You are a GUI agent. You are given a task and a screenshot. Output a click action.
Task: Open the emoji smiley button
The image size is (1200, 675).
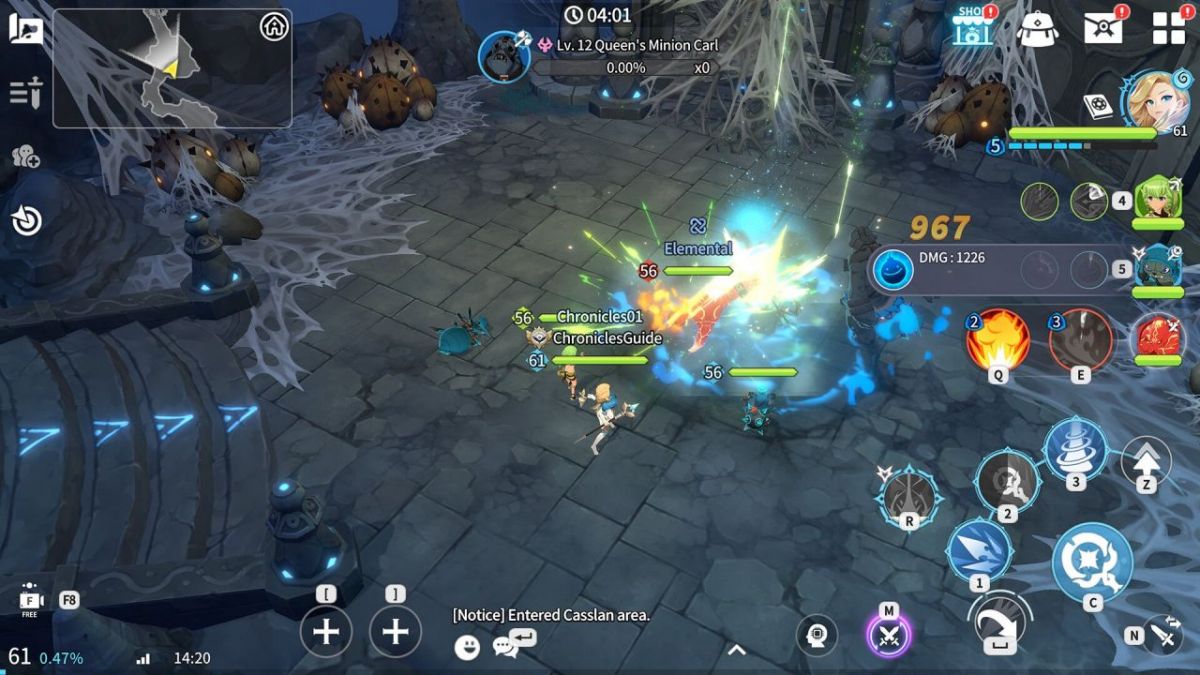click(x=466, y=647)
